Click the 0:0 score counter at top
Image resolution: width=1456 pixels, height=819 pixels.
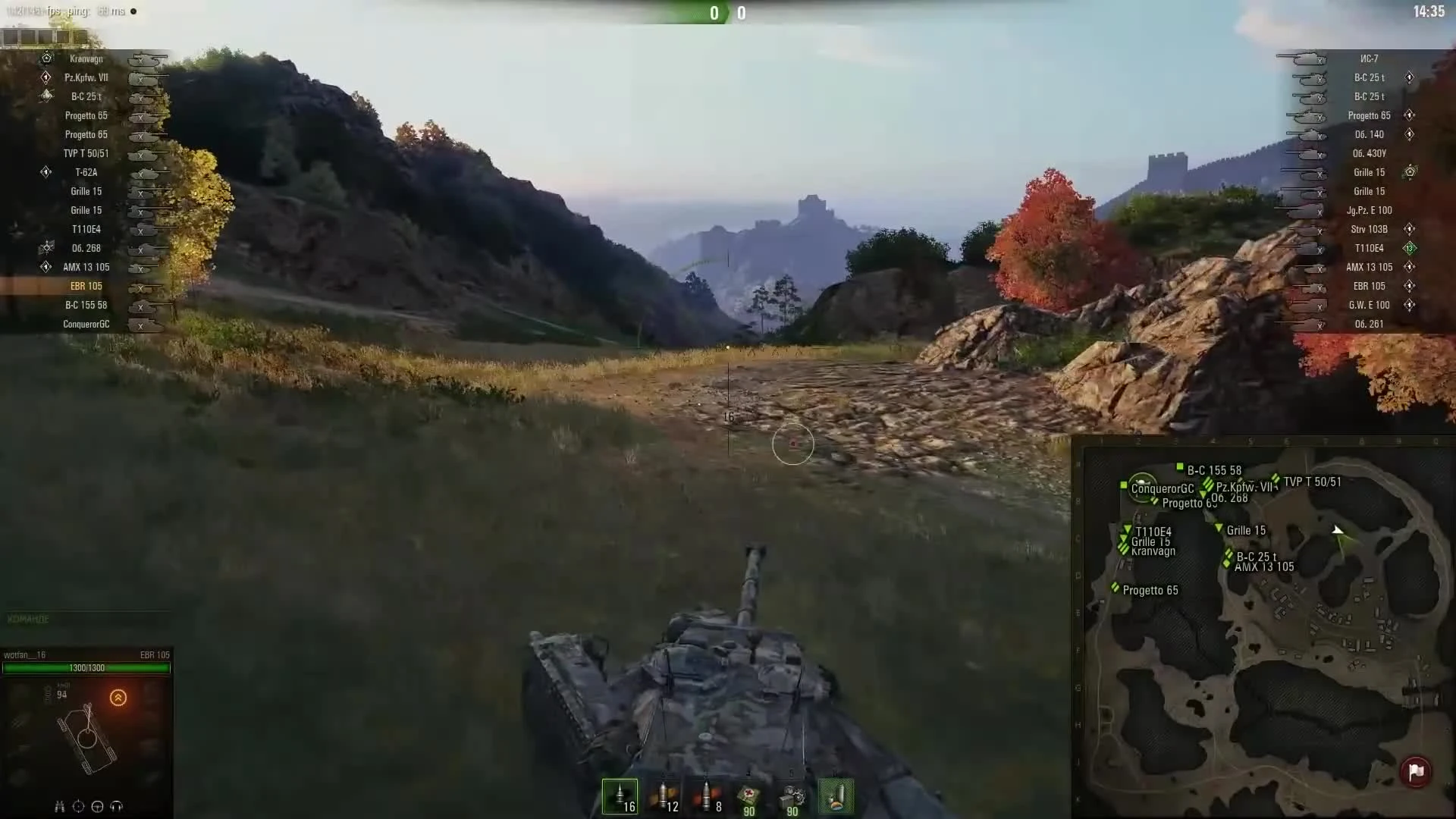coord(727,13)
